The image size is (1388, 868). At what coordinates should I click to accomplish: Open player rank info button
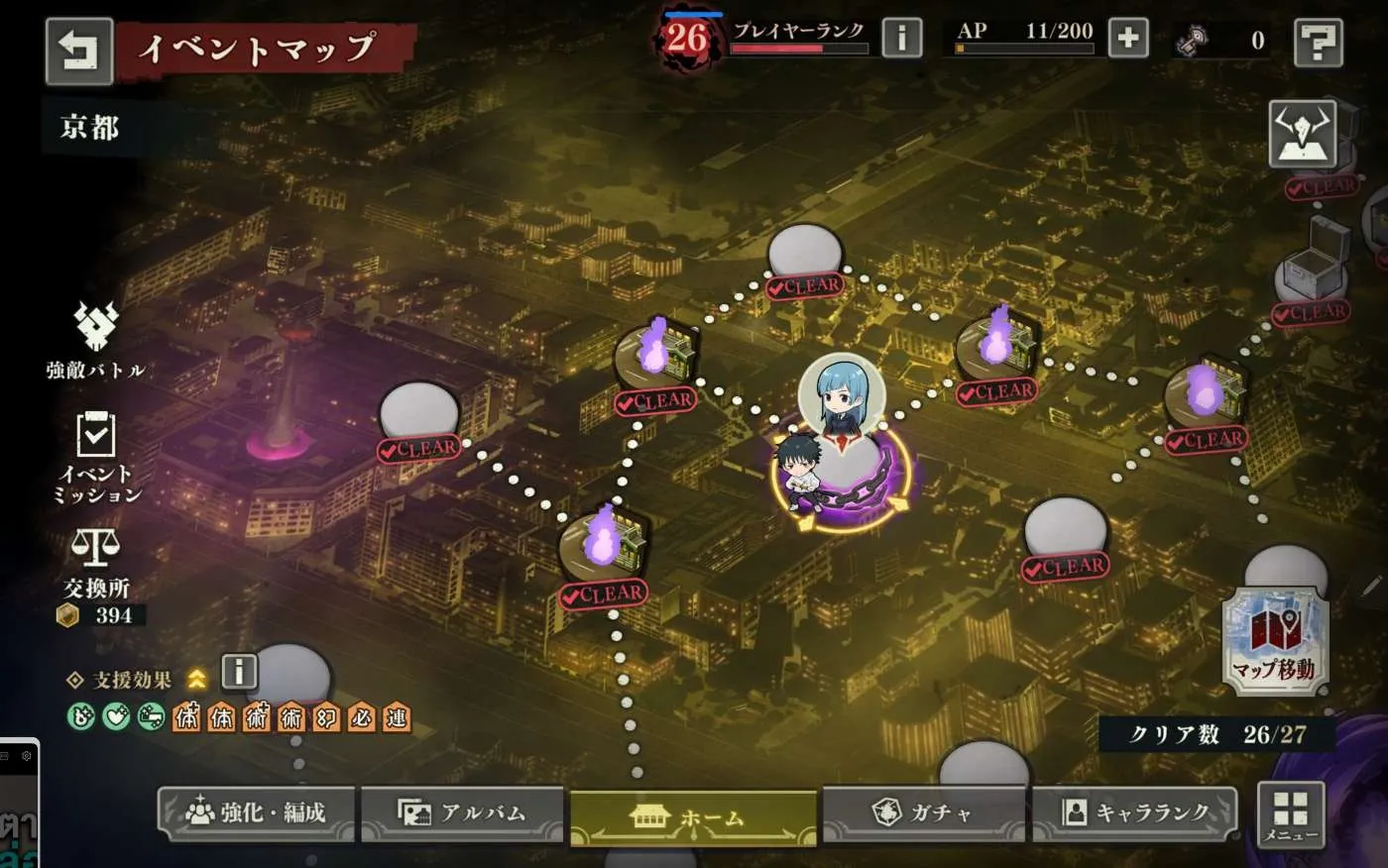901,39
